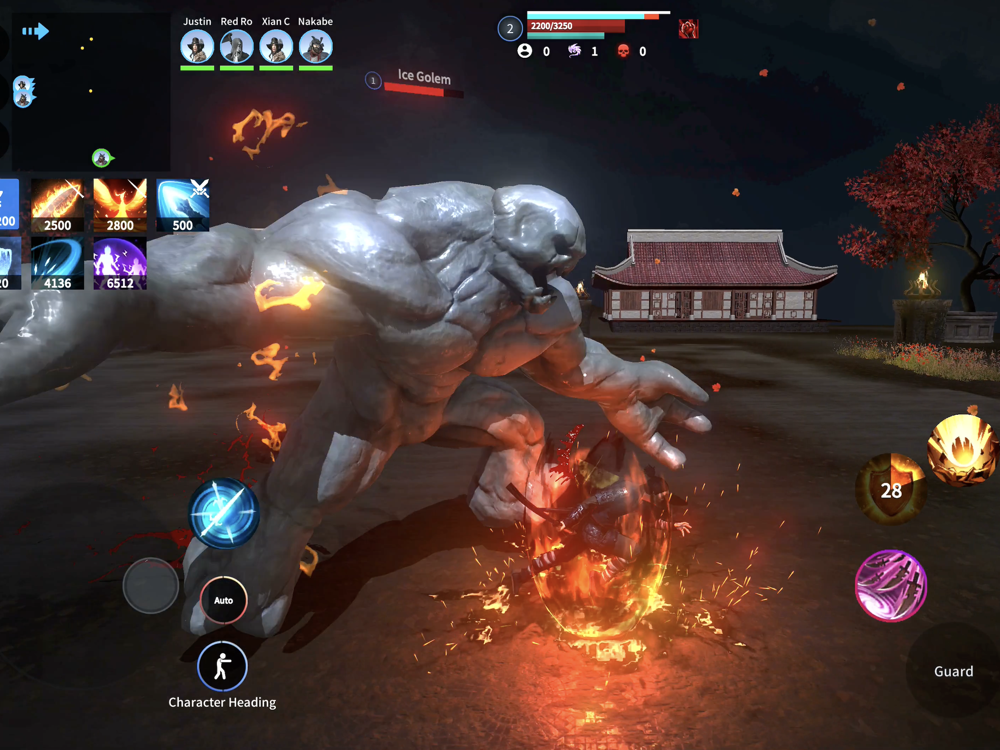This screenshot has width=1000, height=750.
Task: Activate the blue whirlwind skill costing 4136
Action: coord(57,265)
